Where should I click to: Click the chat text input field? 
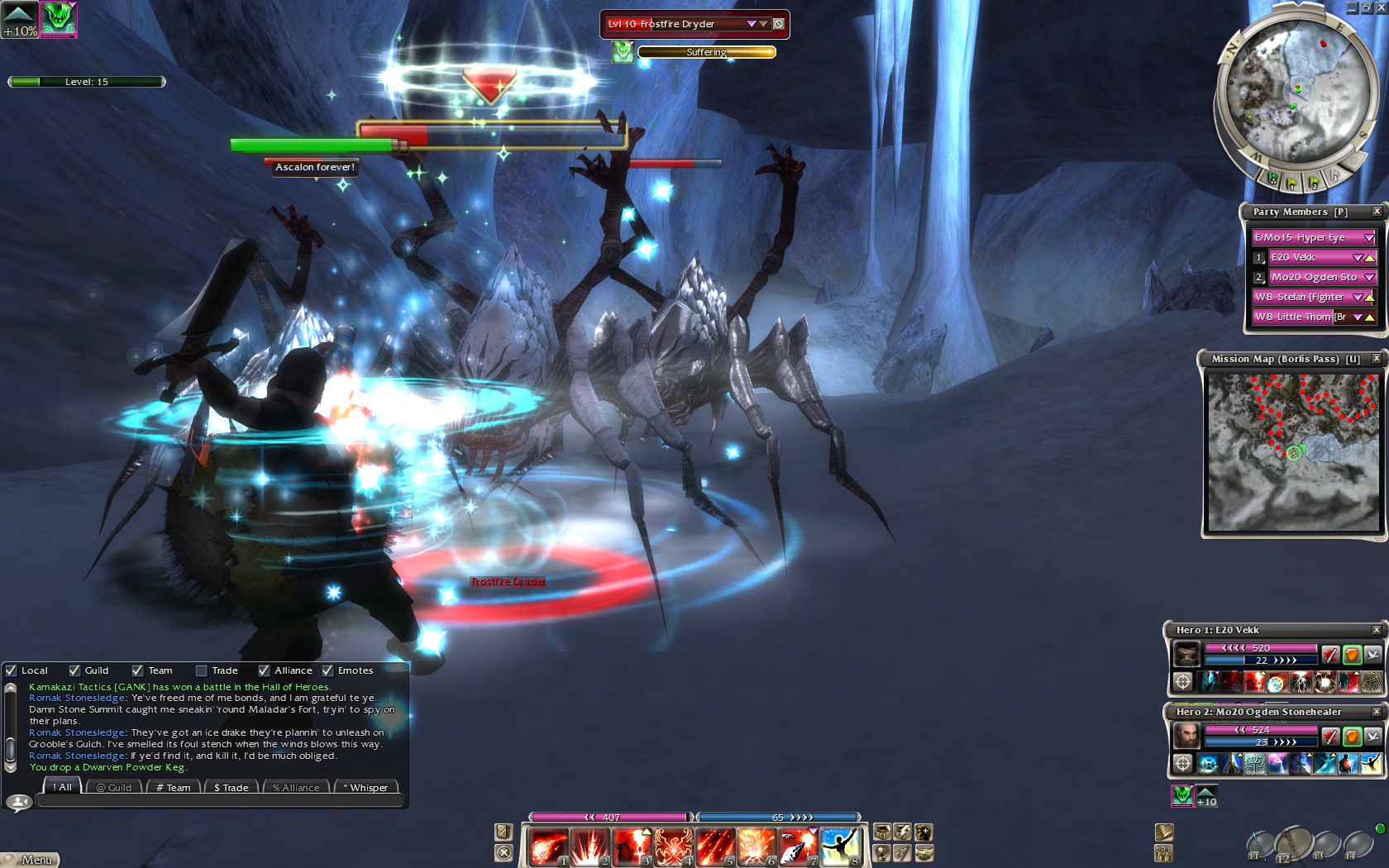[219, 801]
